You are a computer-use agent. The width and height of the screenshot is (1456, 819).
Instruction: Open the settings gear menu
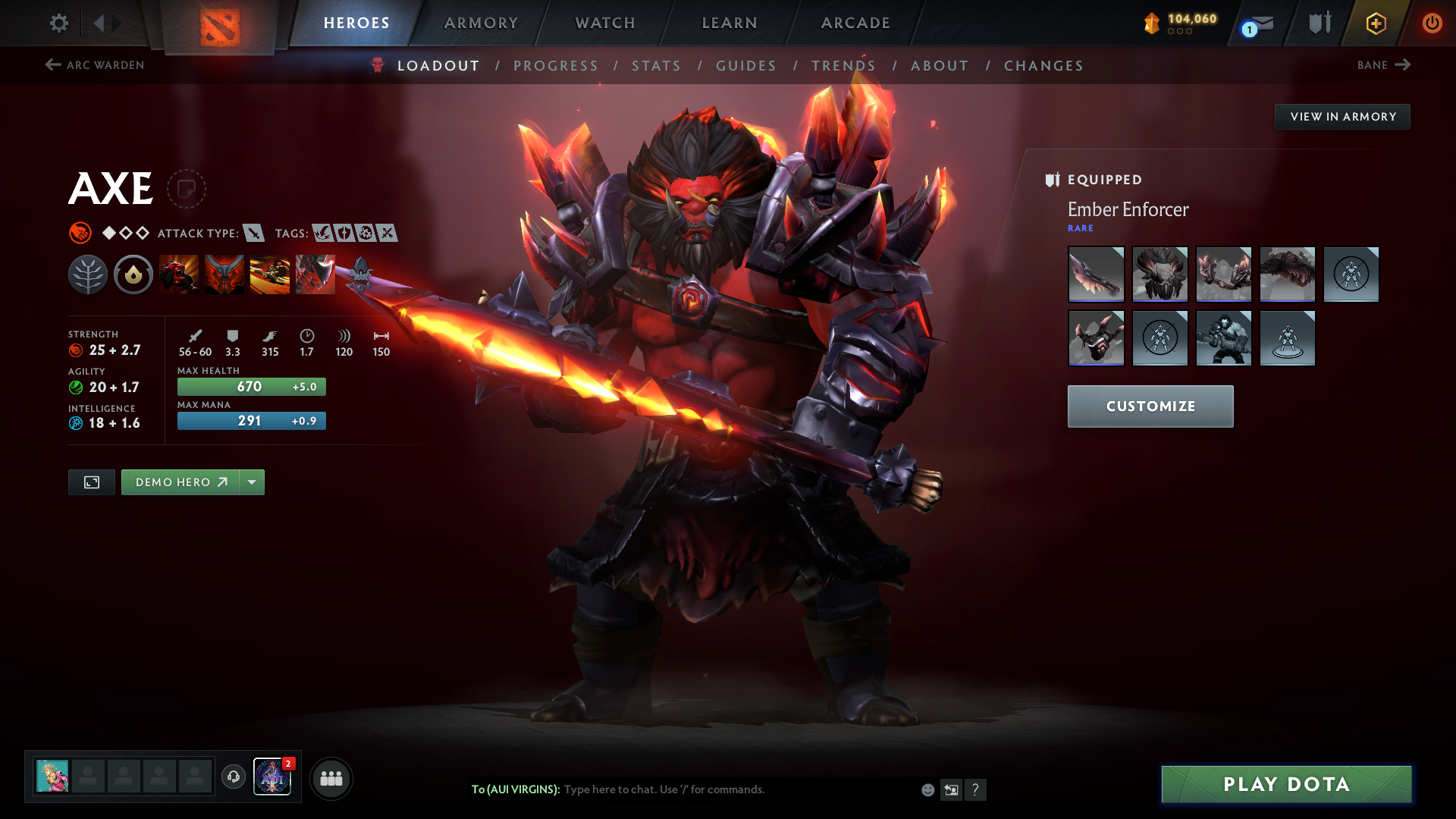[58, 23]
